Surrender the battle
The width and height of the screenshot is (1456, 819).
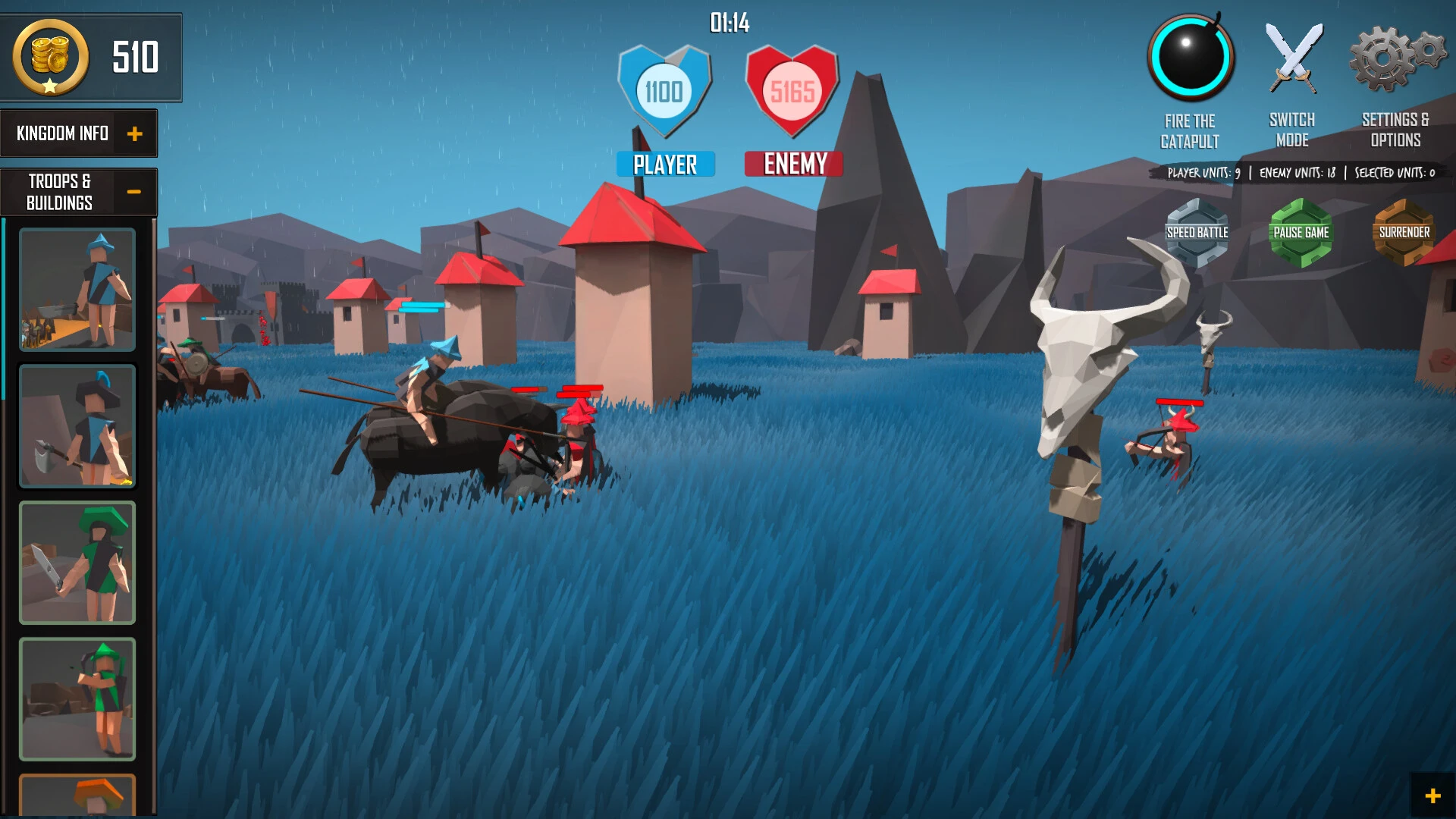1404,231
